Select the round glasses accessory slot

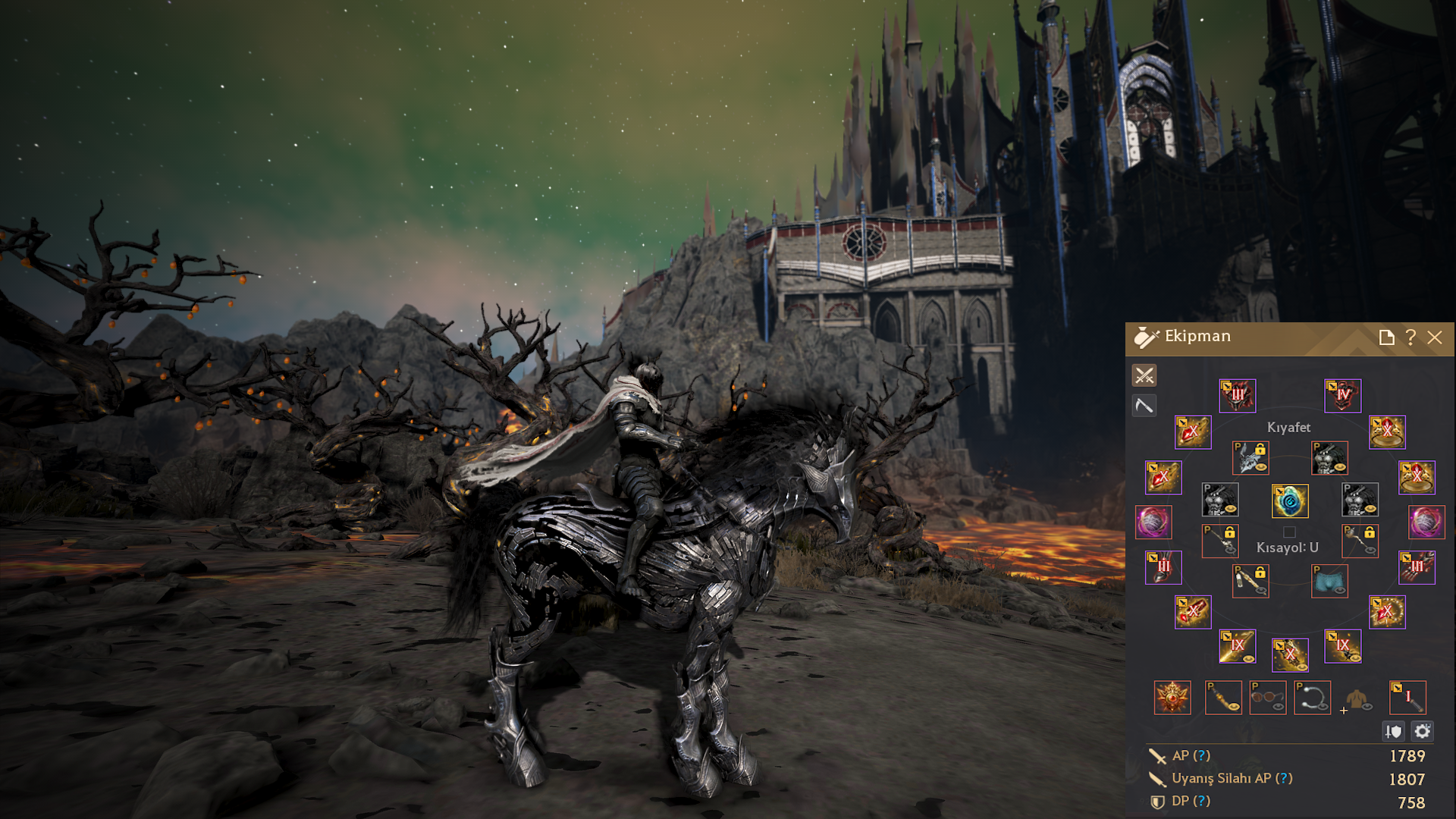point(1268,698)
